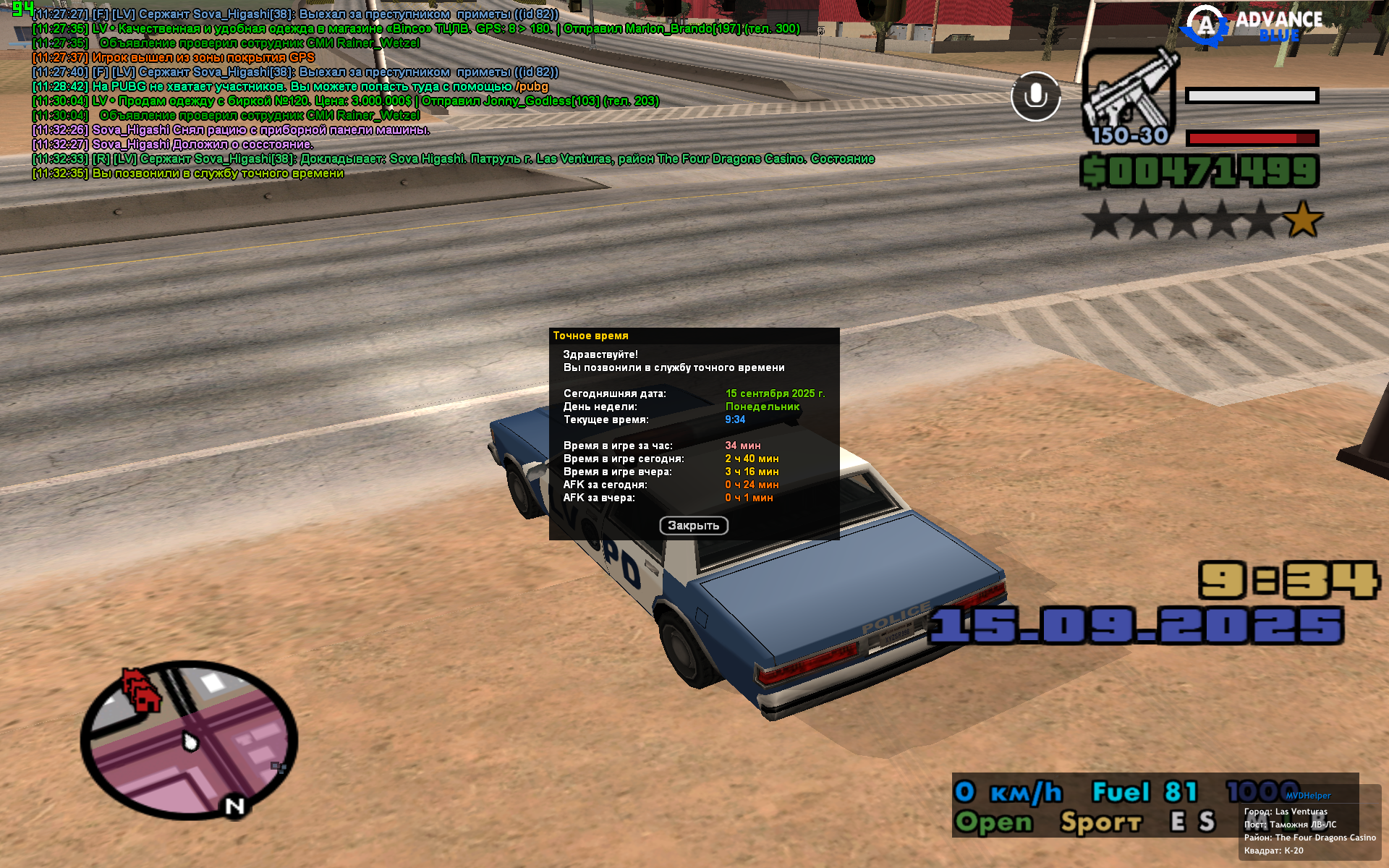
Task: Click the microphone voice chat icon
Action: (x=1035, y=96)
